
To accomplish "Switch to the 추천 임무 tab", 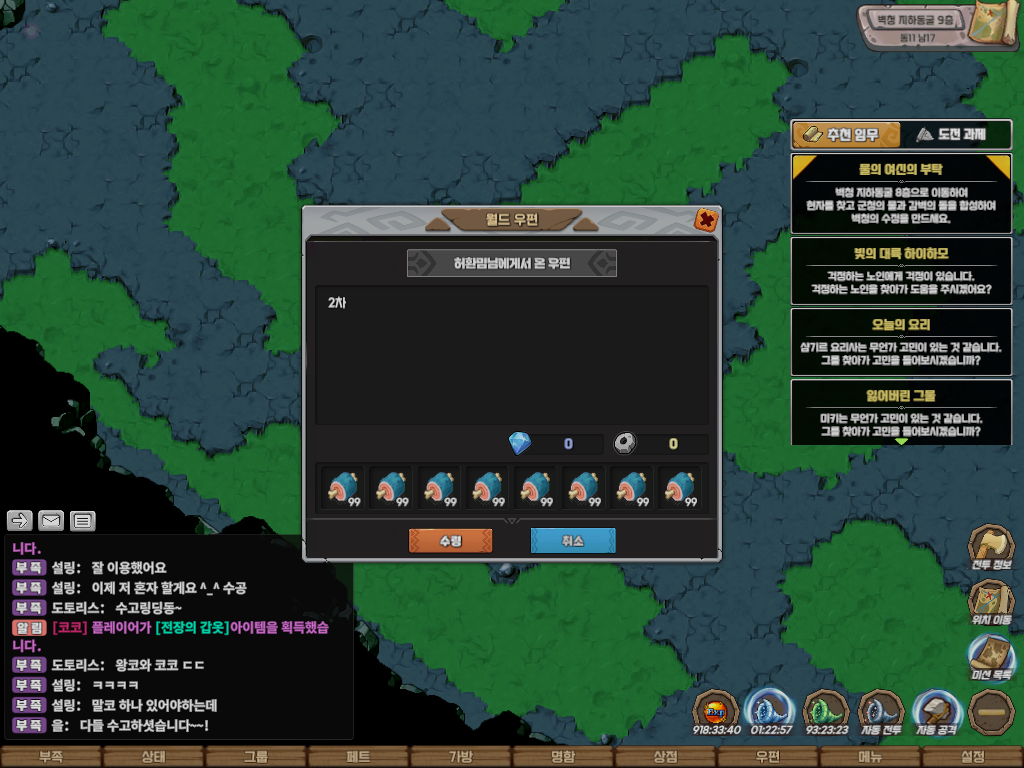I will pos(845,134).
